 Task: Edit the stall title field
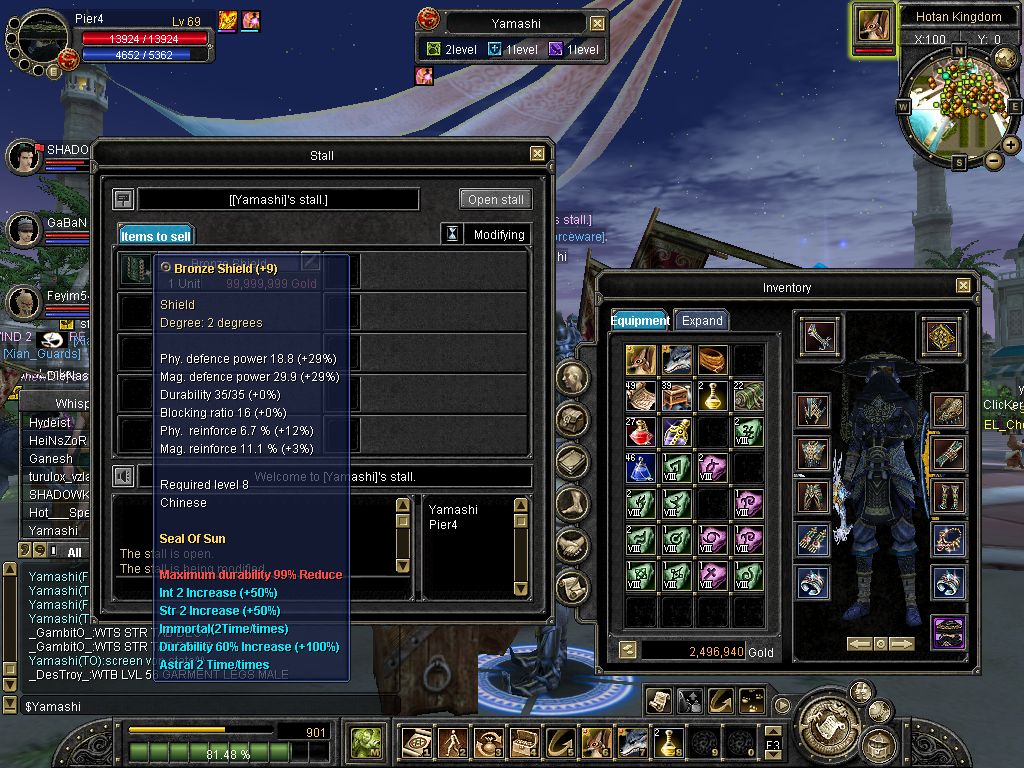tap(278, 199)
